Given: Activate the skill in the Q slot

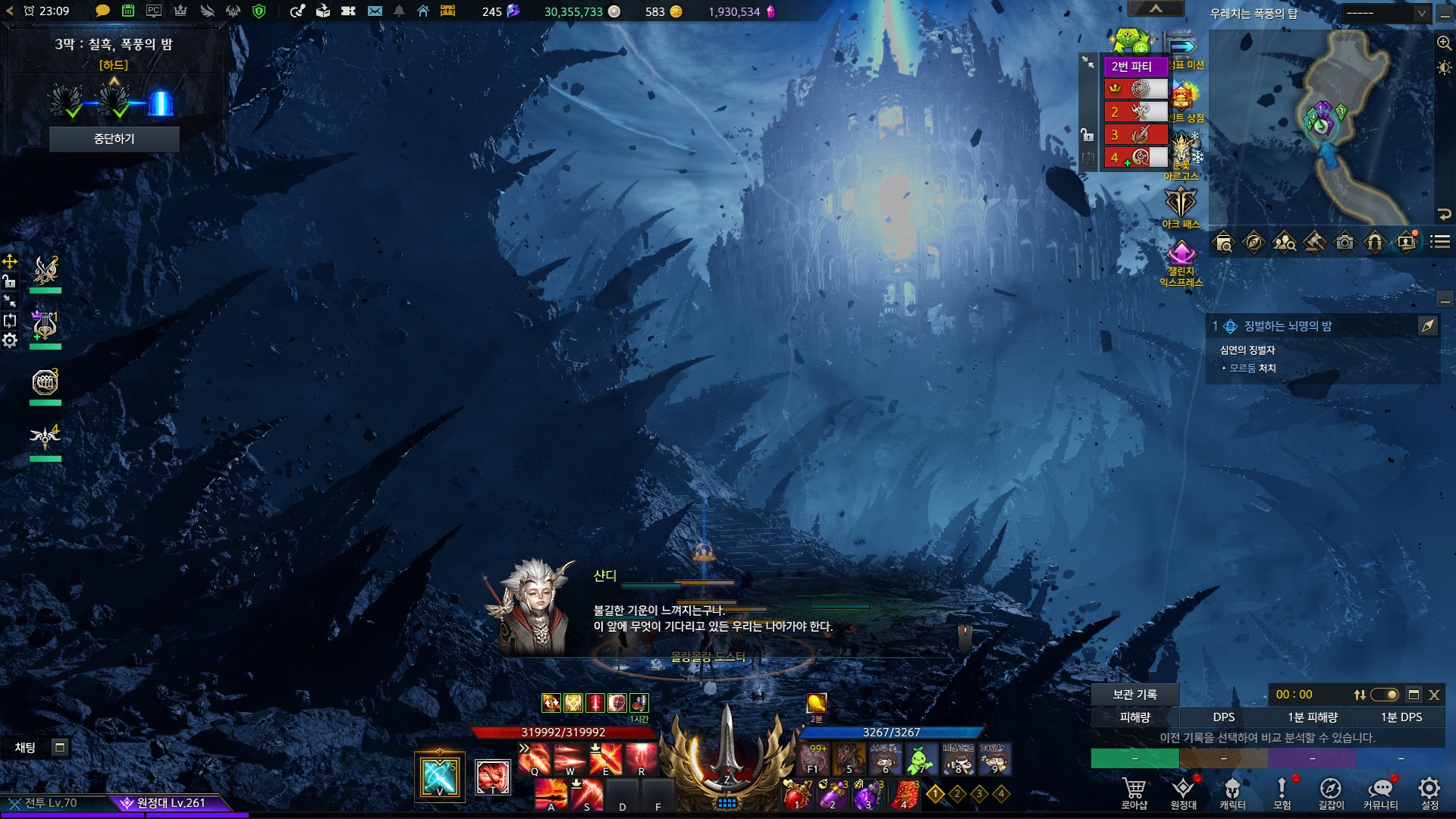Looking at the screenshot, I should pyautogui.click(x=535, y=758).
